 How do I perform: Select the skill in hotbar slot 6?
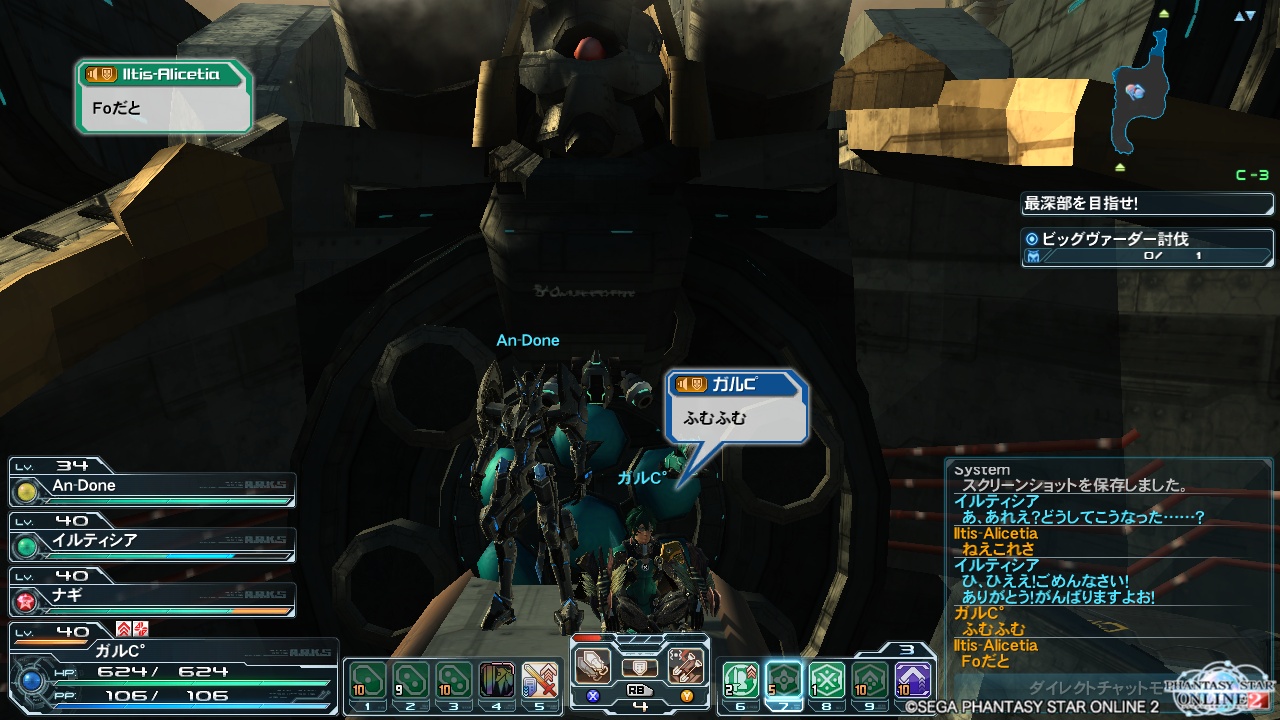click(739, 681)
